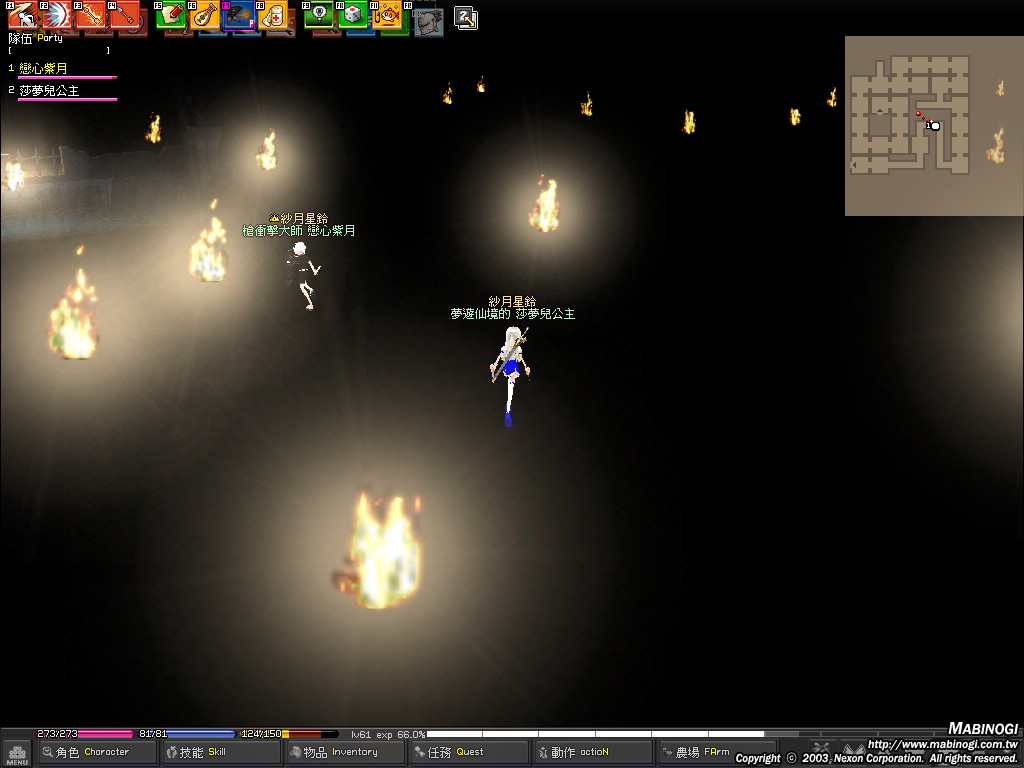1024x768 pixels.
Task: Activate the F10 dice hotkey icon
Action: point(353,15)
